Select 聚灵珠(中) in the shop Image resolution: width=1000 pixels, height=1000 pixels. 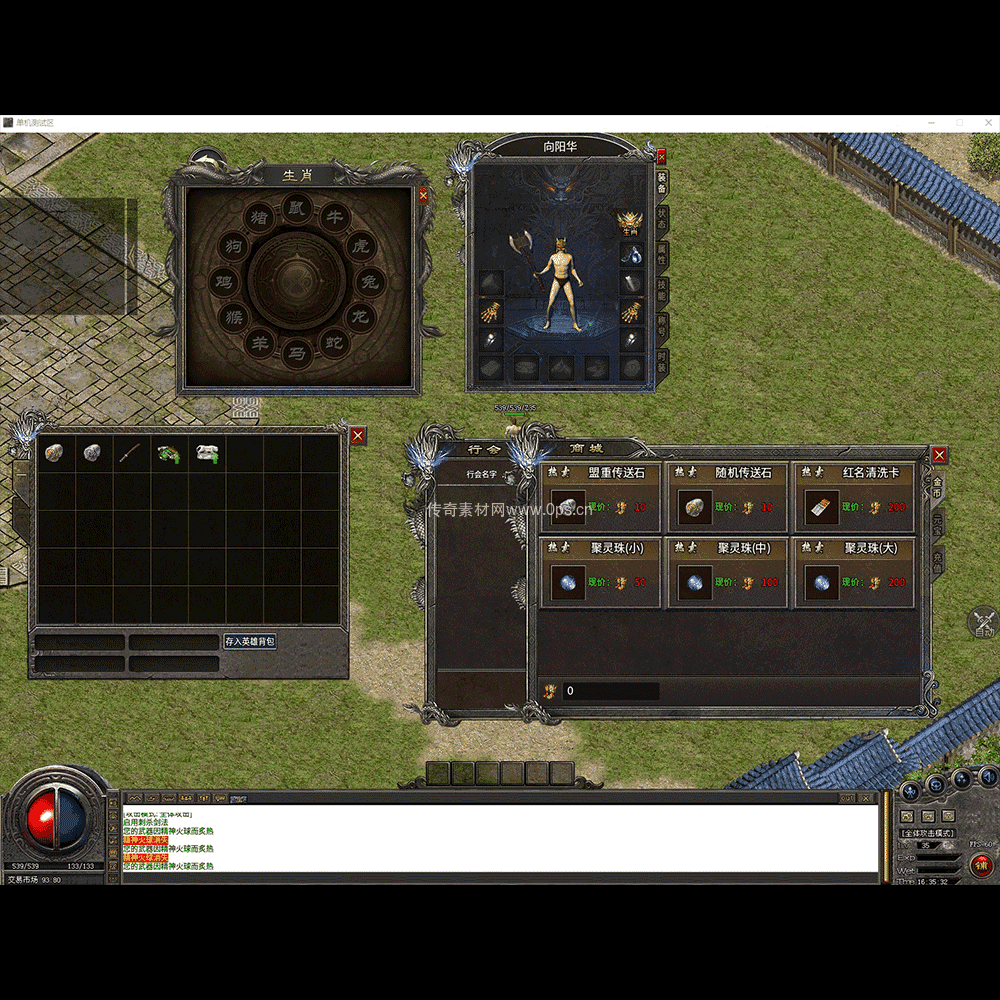tap(695, 582)
